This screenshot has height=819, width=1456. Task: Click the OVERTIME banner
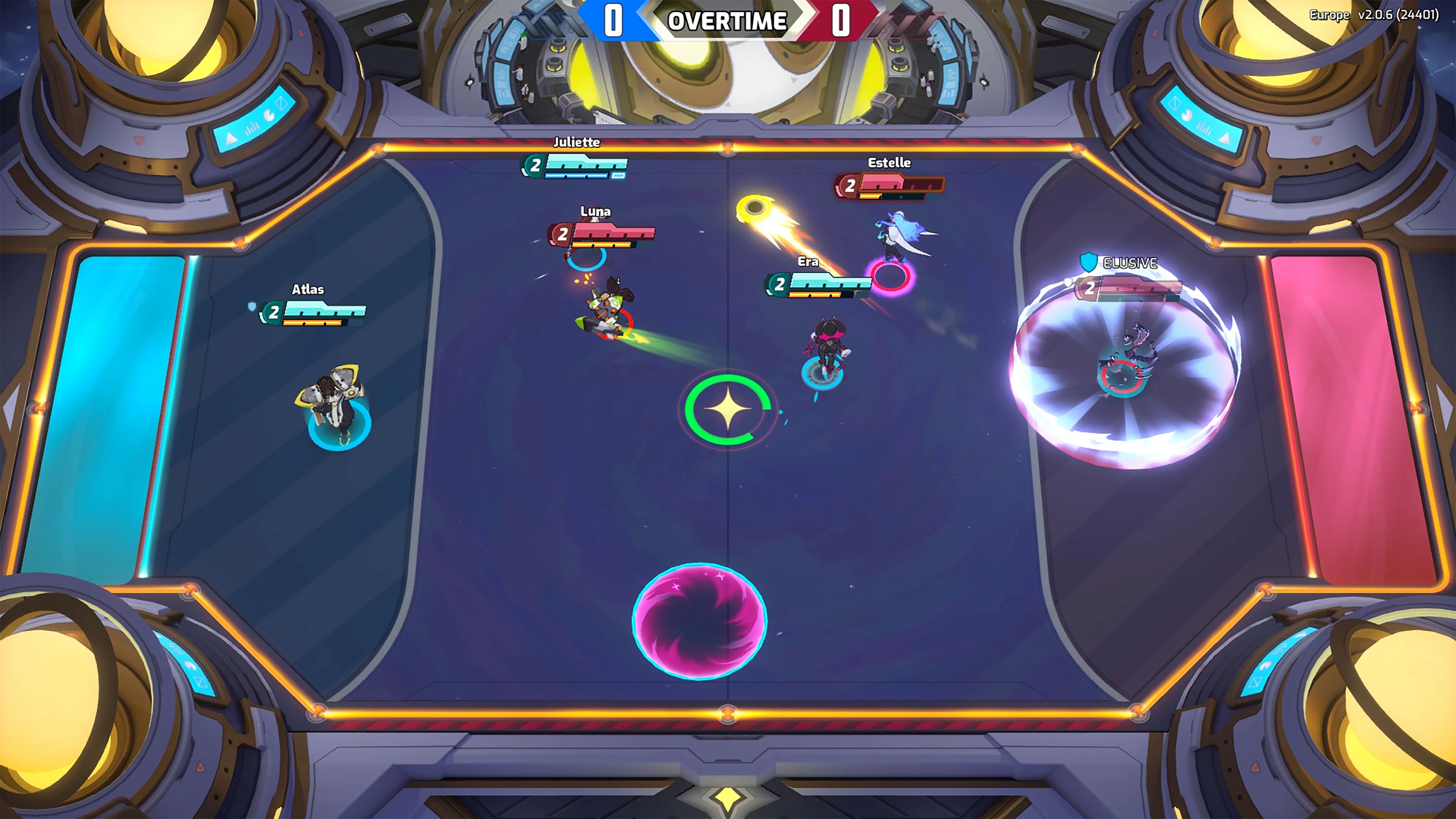click(728, 22)
